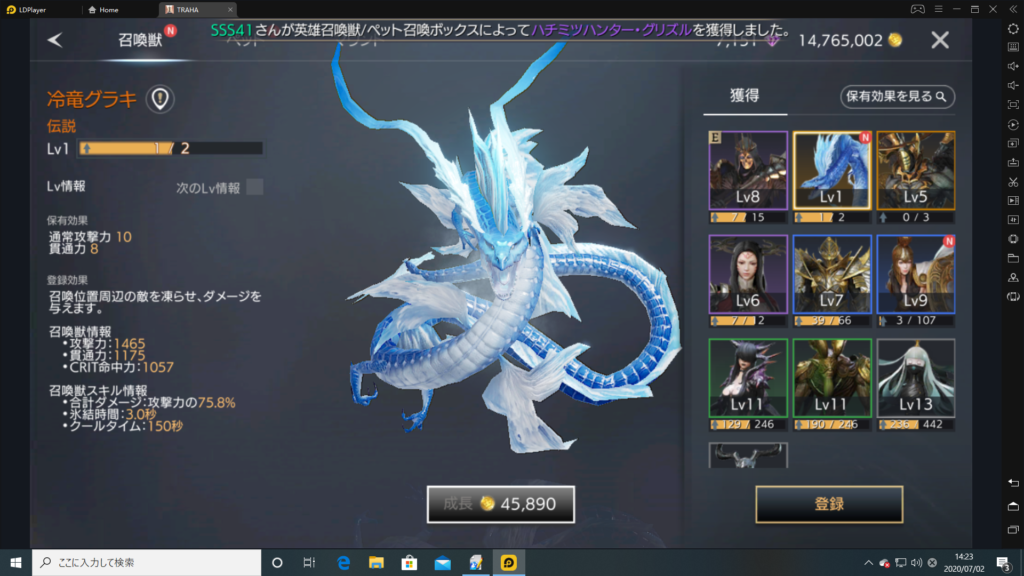Select the Lv6 dark-haired woman summon
This screenshot has height=576, width=1024.
748,274
